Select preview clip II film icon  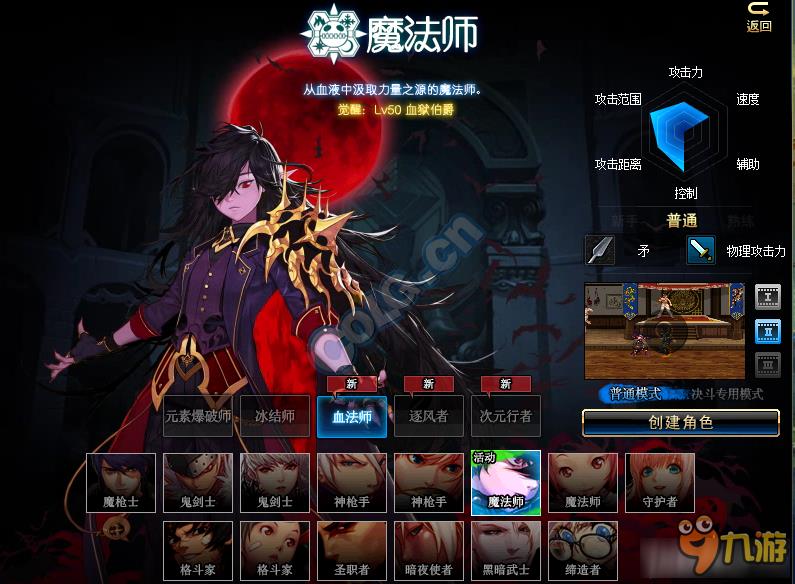point(768,331)
